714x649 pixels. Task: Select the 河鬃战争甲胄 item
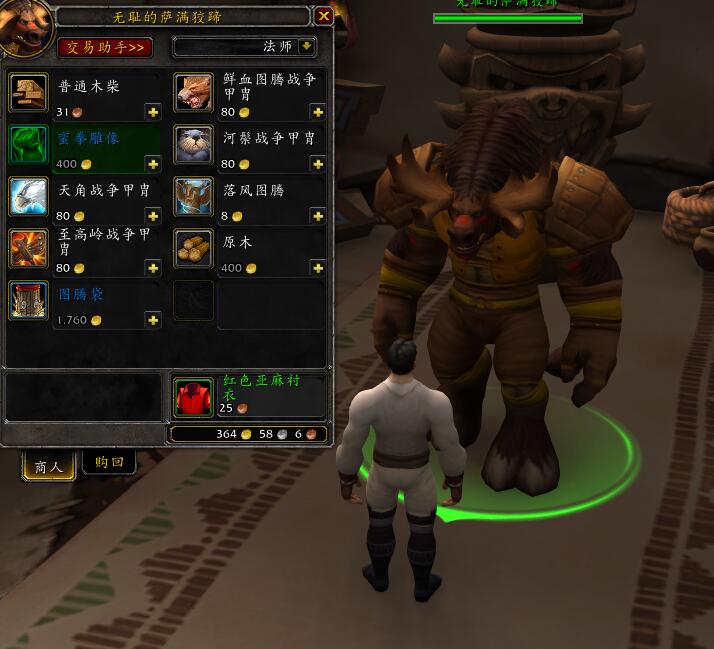pyautogui.click(x=195, y=145)
